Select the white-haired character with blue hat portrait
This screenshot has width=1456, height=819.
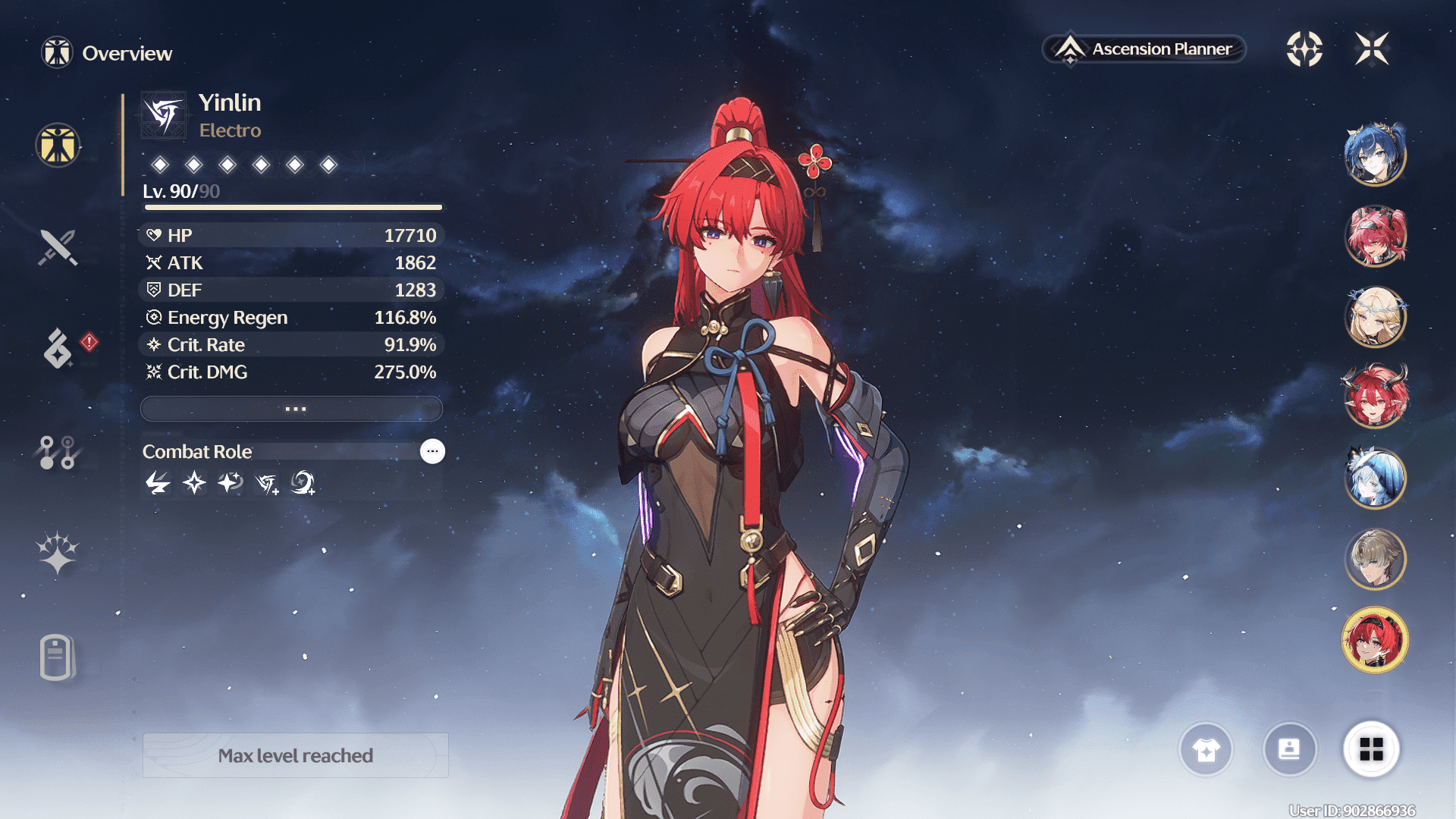[1375, 478]
